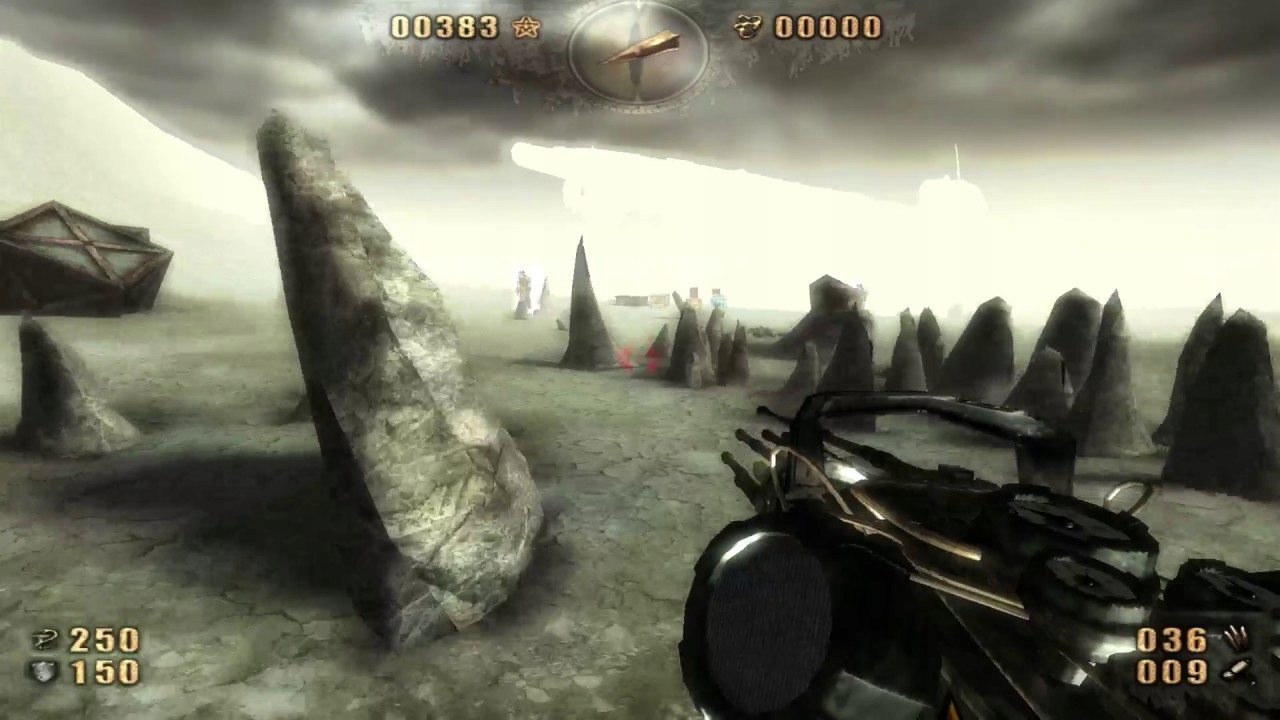Screen dimensions: 1280x720
Task: Click the serpent health icon showing 250
Action: [x=45, y=640]
